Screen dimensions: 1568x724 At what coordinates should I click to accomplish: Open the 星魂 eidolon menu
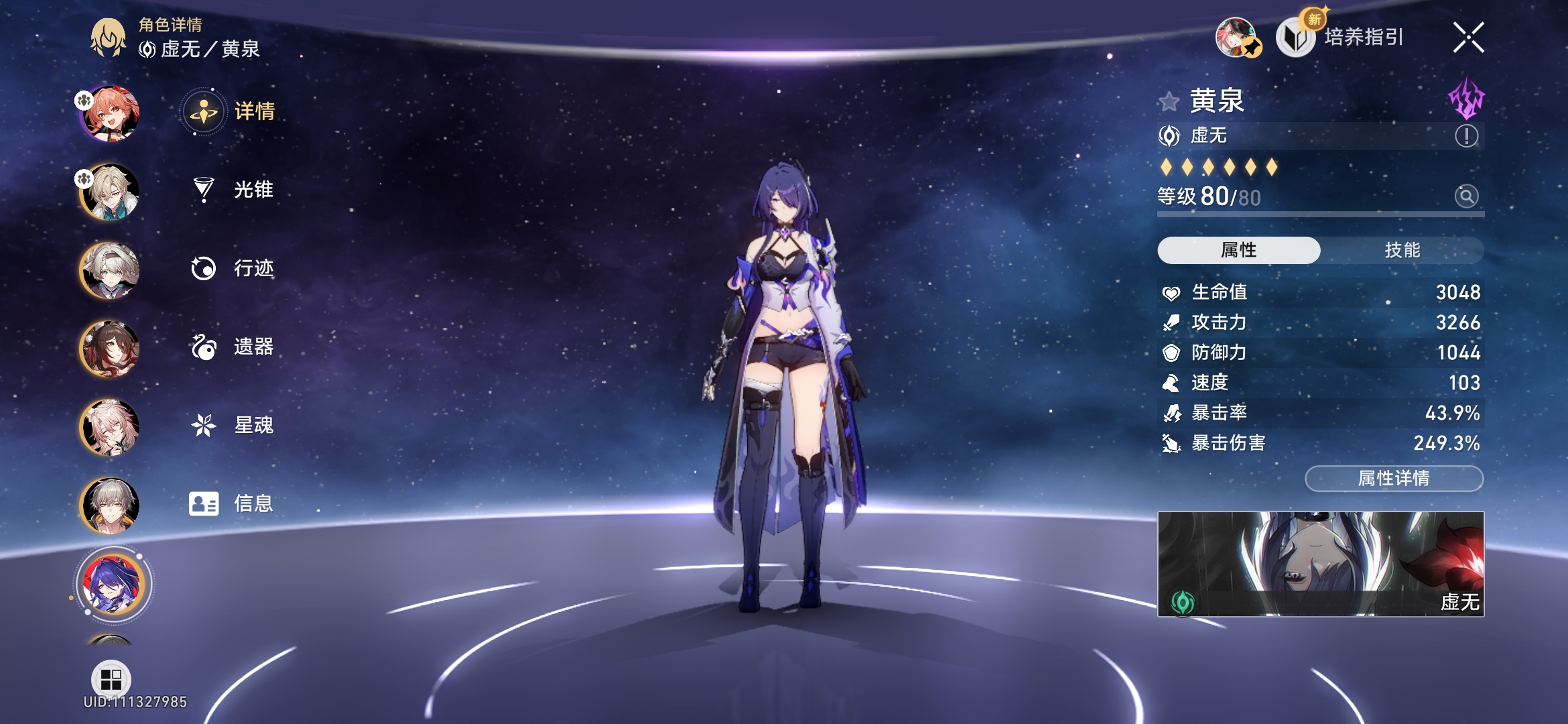(x=233, y=425)
